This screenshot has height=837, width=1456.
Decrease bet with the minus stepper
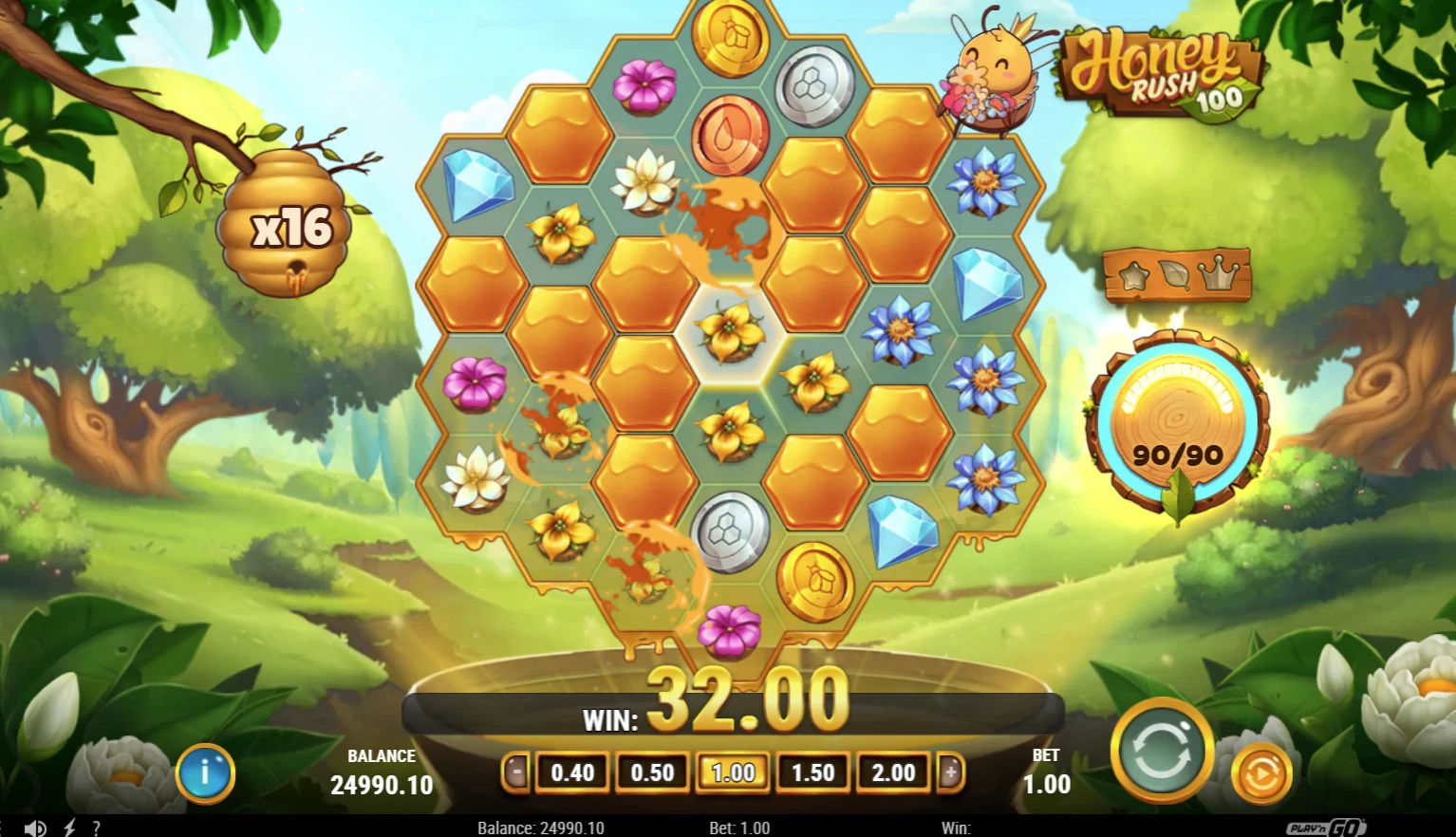coord(514,772)
